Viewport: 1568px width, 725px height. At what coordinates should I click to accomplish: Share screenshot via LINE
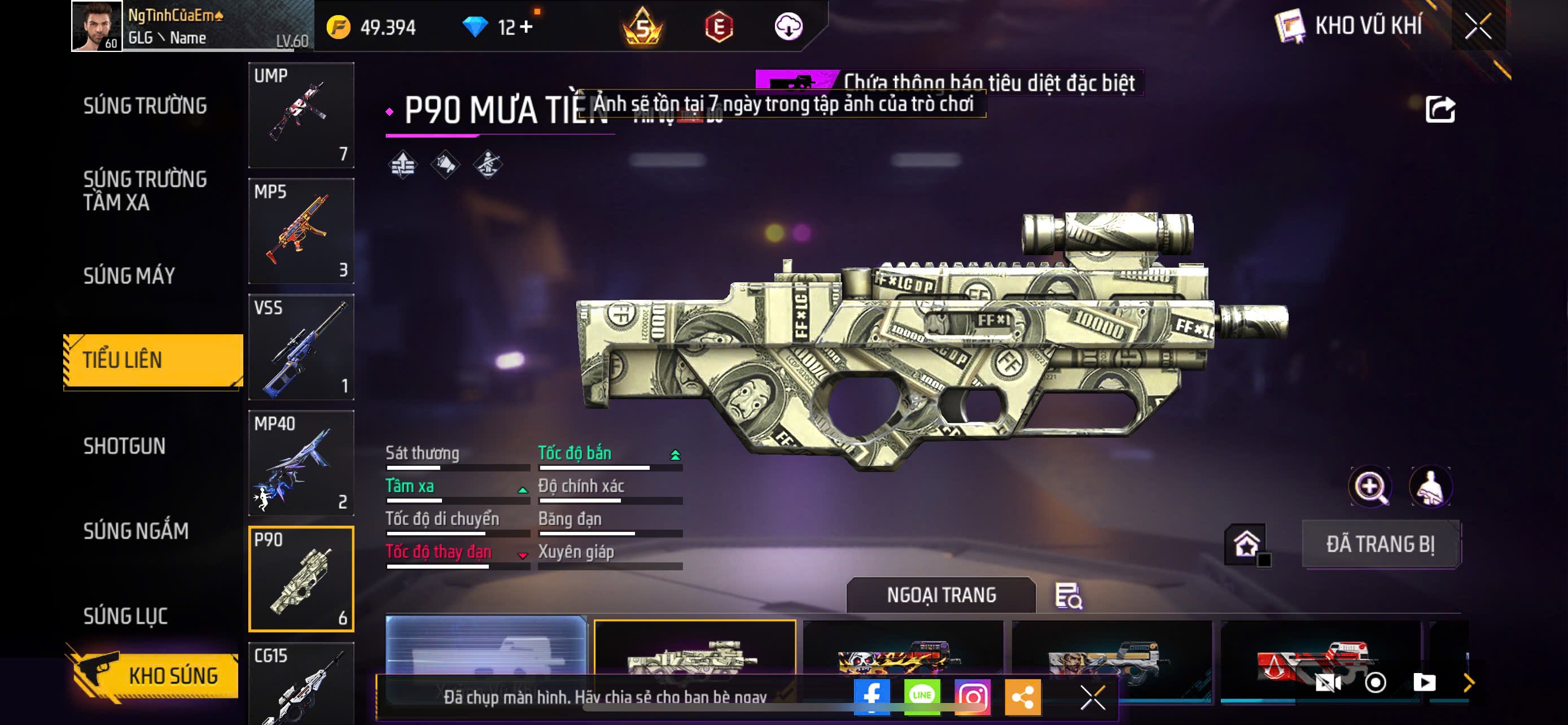[x=922, y=696]
